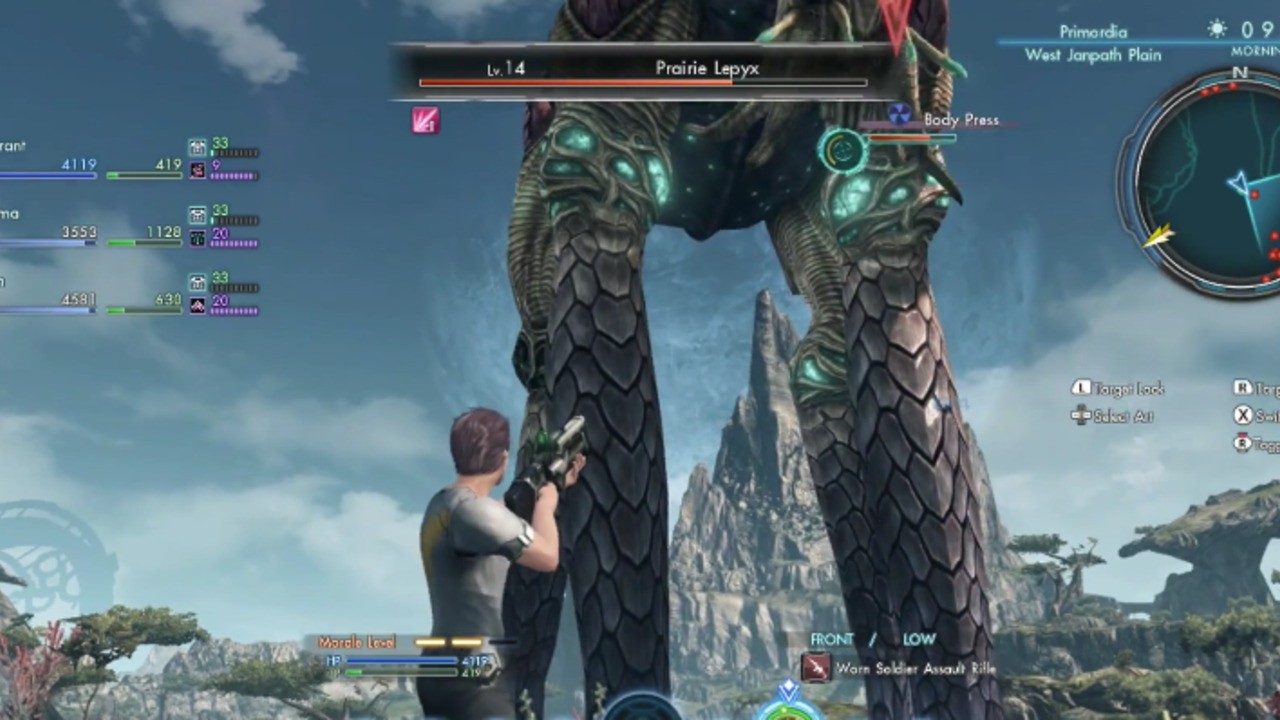Image resolution: width=1280 pixels, height=720 pixels.
Task: Select the radial targeting ring on the enemy
Action: pos(841,150)
